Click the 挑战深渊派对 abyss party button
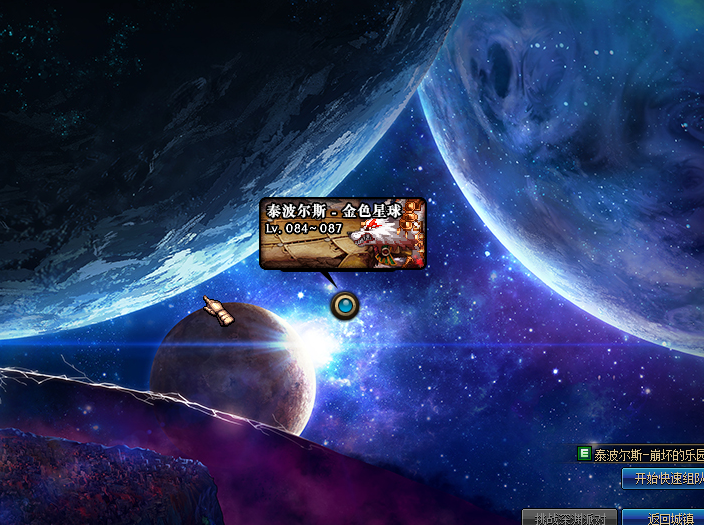The image size is (704, 525). 569,518
